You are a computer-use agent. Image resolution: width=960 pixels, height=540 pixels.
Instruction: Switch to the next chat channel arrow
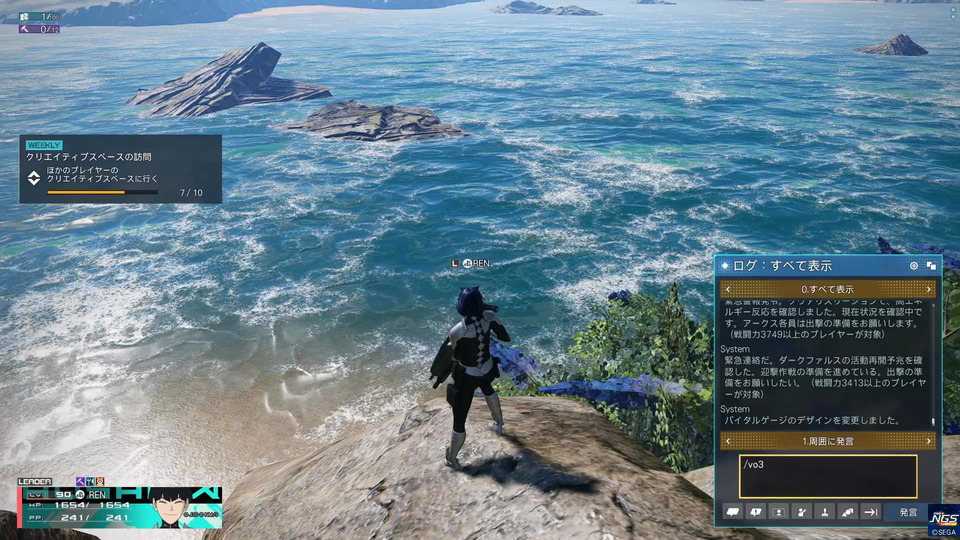click(x=929, y=441)
